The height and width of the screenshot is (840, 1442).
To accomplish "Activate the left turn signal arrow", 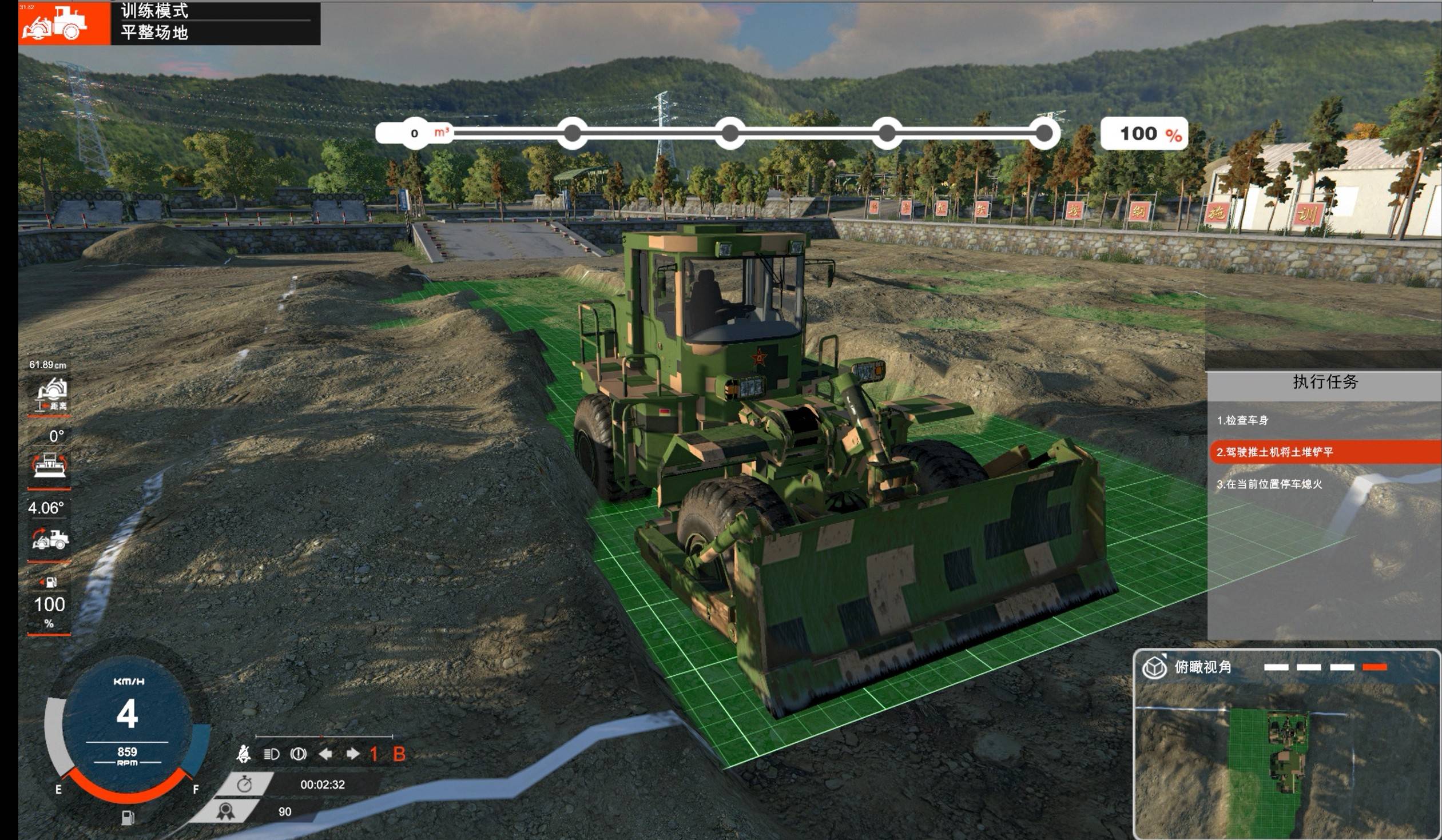I will [x=325, y=754].
